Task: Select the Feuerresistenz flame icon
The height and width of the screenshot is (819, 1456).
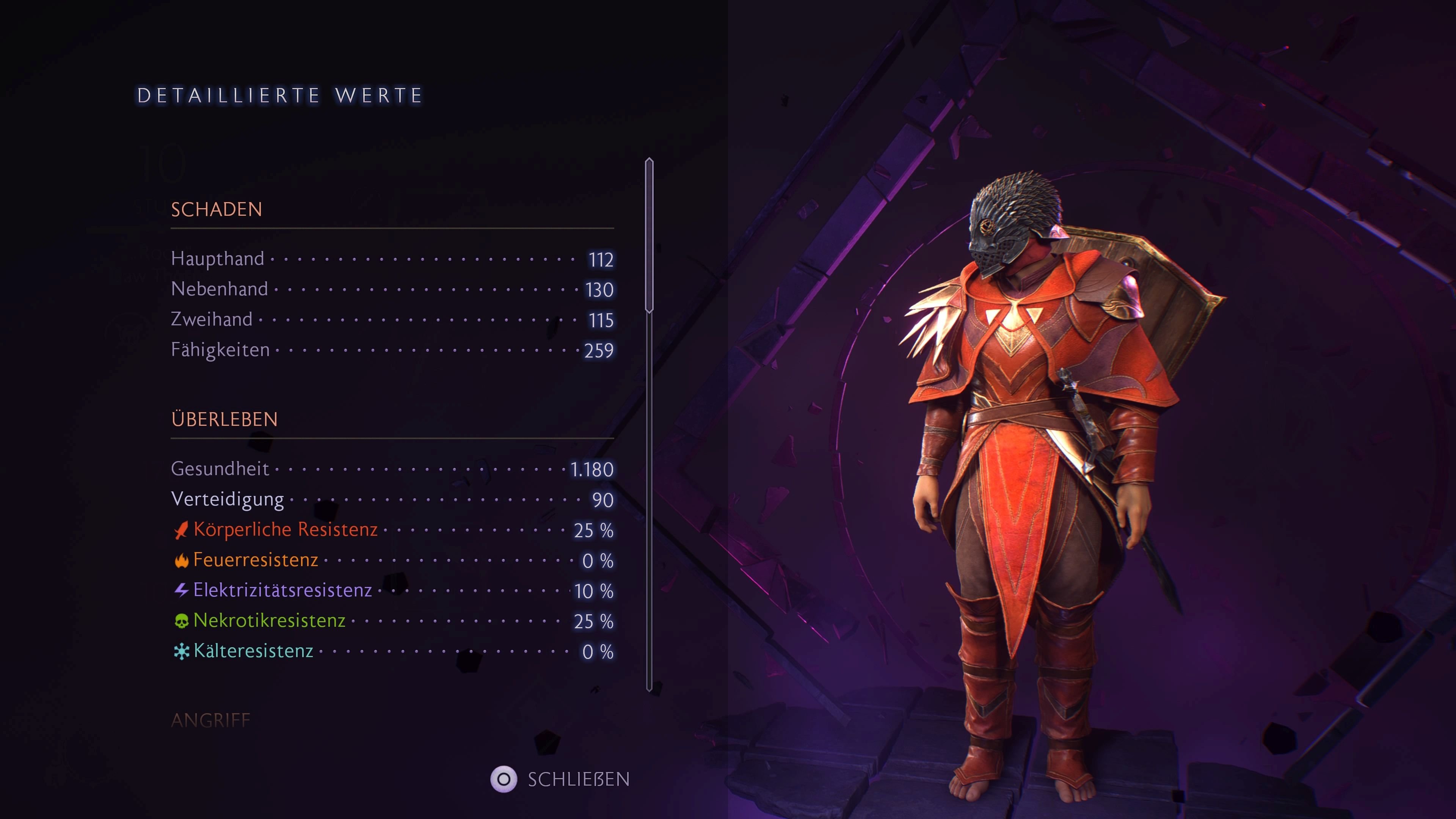Action: pos(182,561)
